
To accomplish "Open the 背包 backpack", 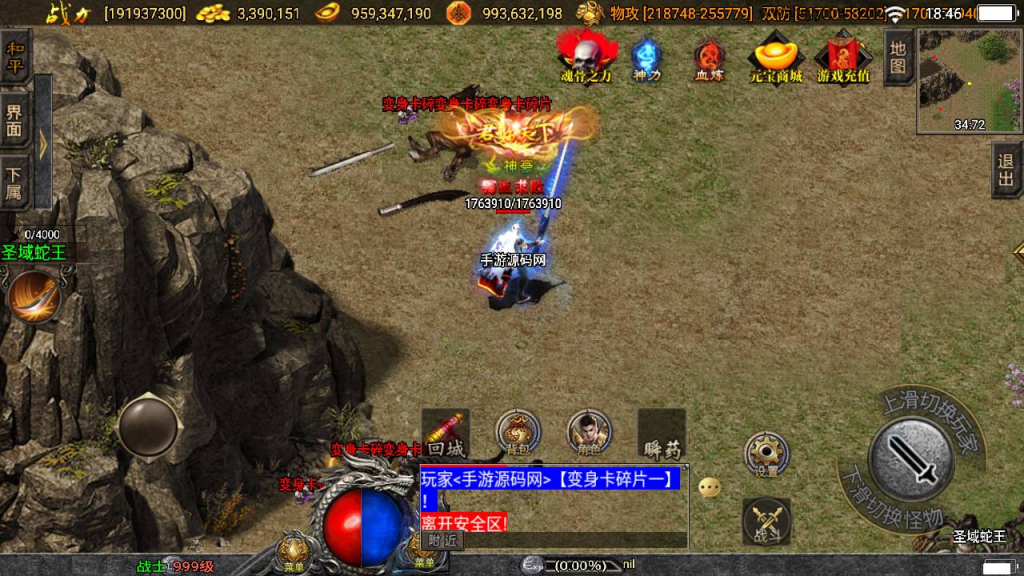I will point(518,432).
